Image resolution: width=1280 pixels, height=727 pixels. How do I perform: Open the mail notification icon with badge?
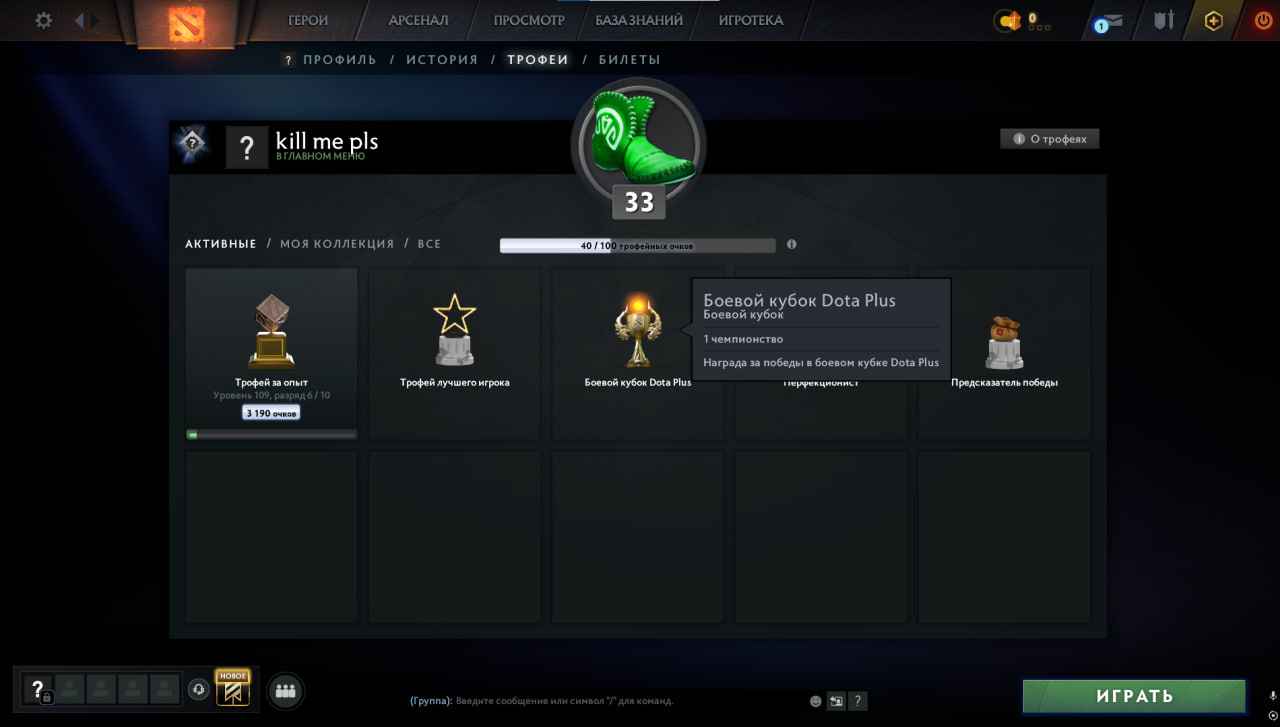(x=1113, y=20)
